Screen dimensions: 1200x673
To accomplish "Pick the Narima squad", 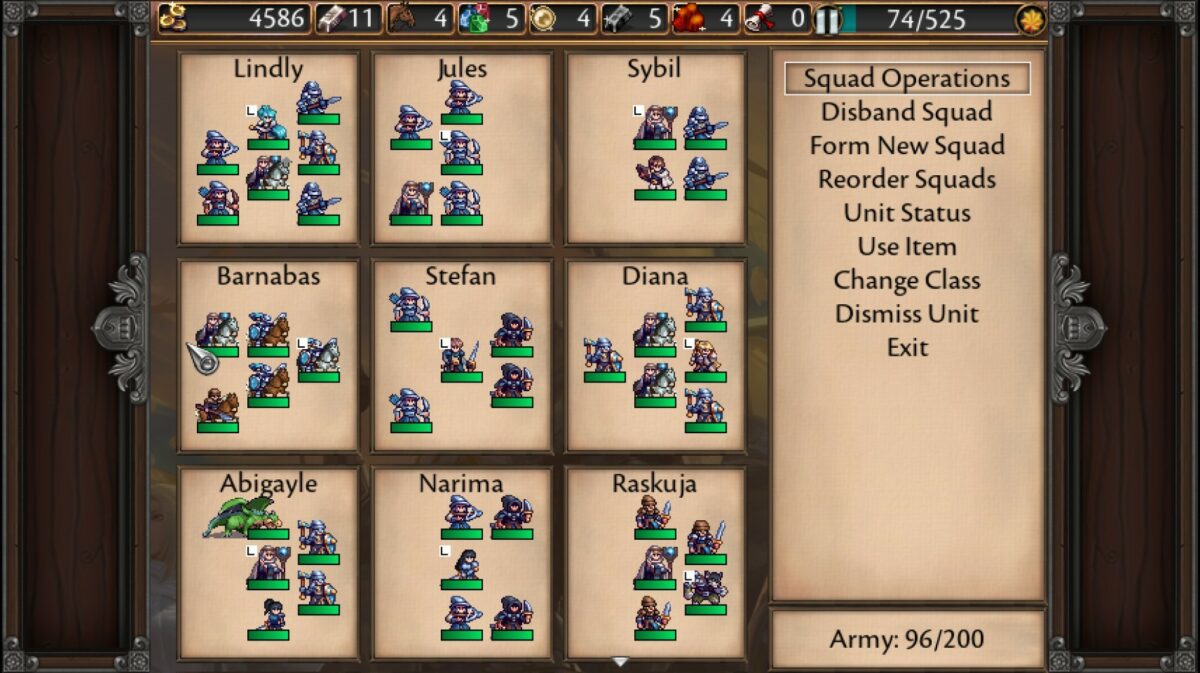I will [462, 563].
